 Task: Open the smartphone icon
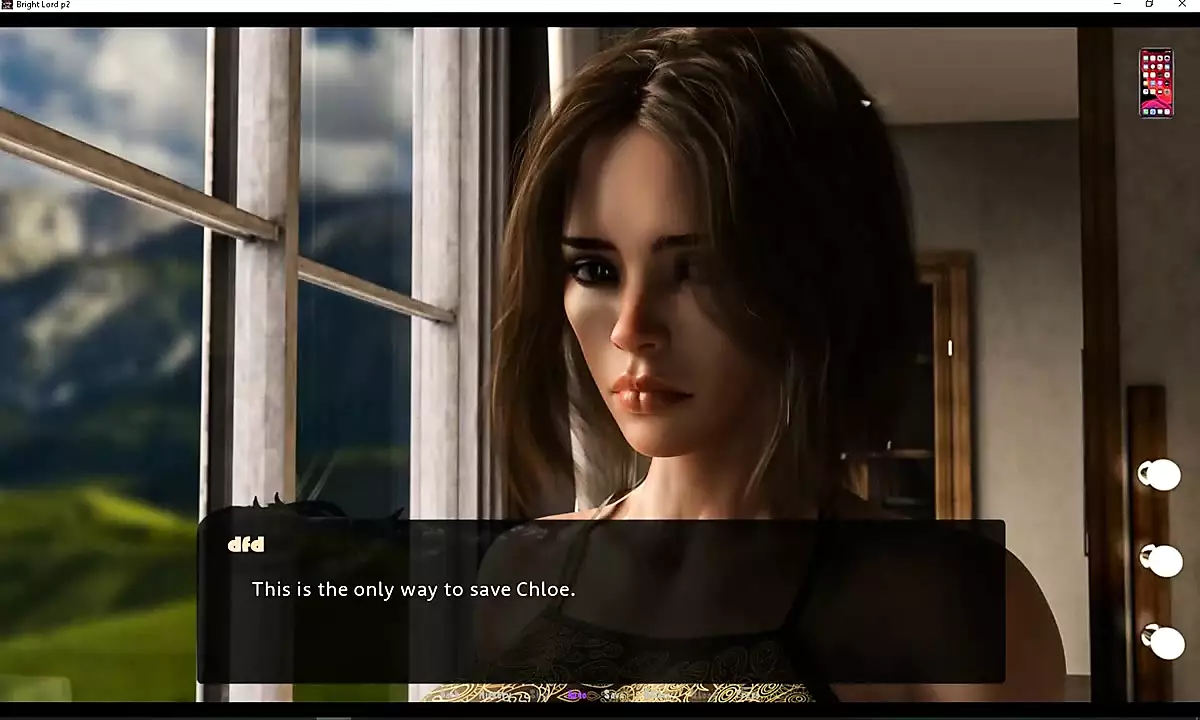pyautogui.click(x=1156, y=83)
